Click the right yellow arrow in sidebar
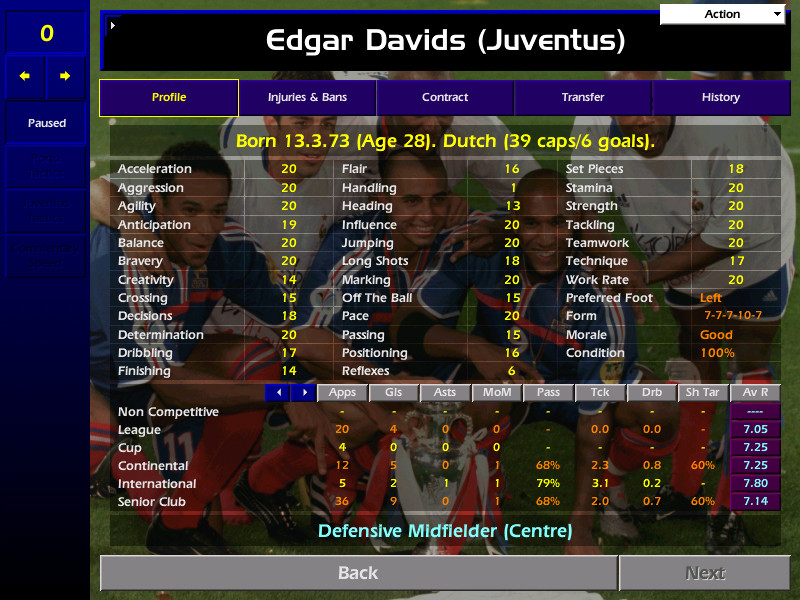 click(x=65, y=76)
